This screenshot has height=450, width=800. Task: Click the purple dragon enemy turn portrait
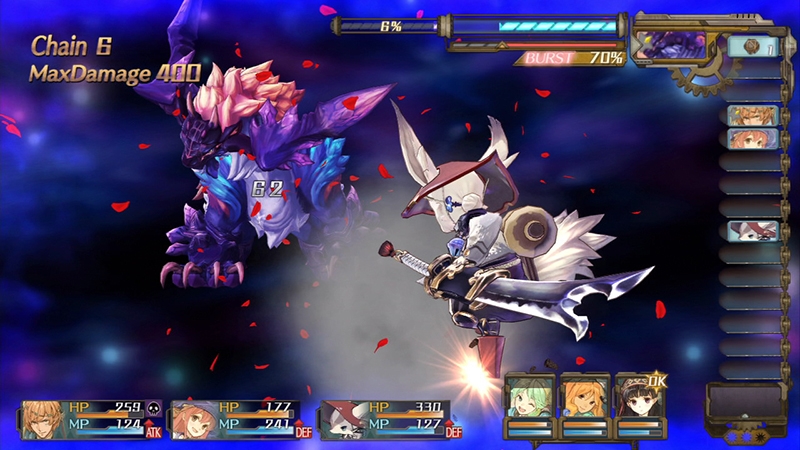point(669,45)
